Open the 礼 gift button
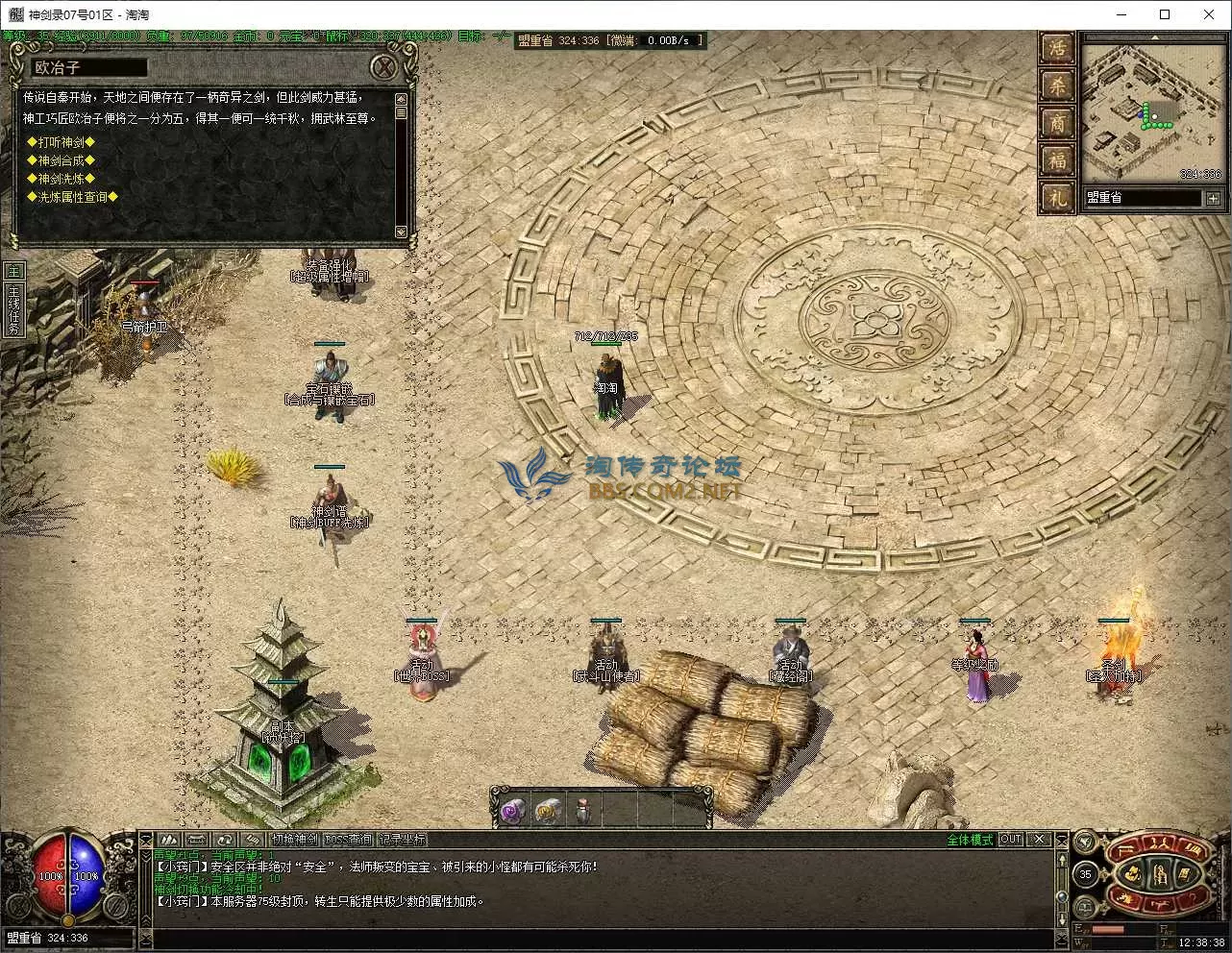The width and height of the screenshot is (1232, 953). [1057, 197]
